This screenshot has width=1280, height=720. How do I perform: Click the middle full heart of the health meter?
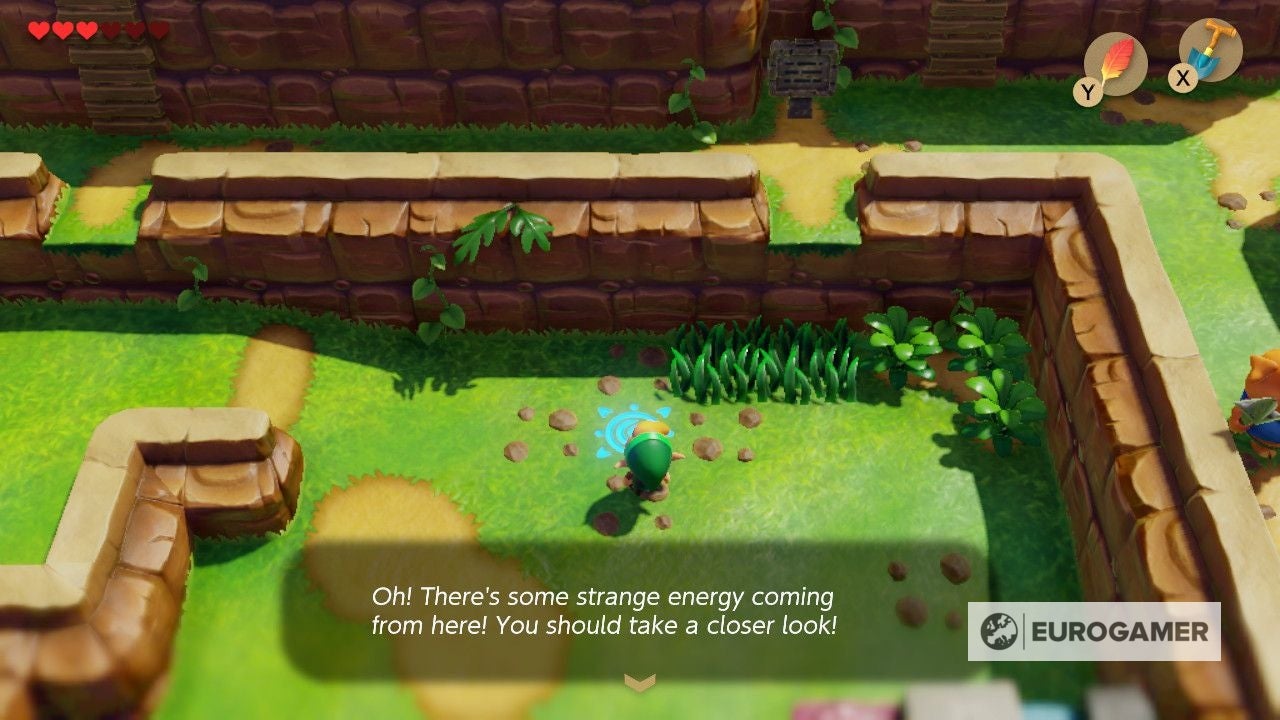pyautogui.click(x=62, y=30)
